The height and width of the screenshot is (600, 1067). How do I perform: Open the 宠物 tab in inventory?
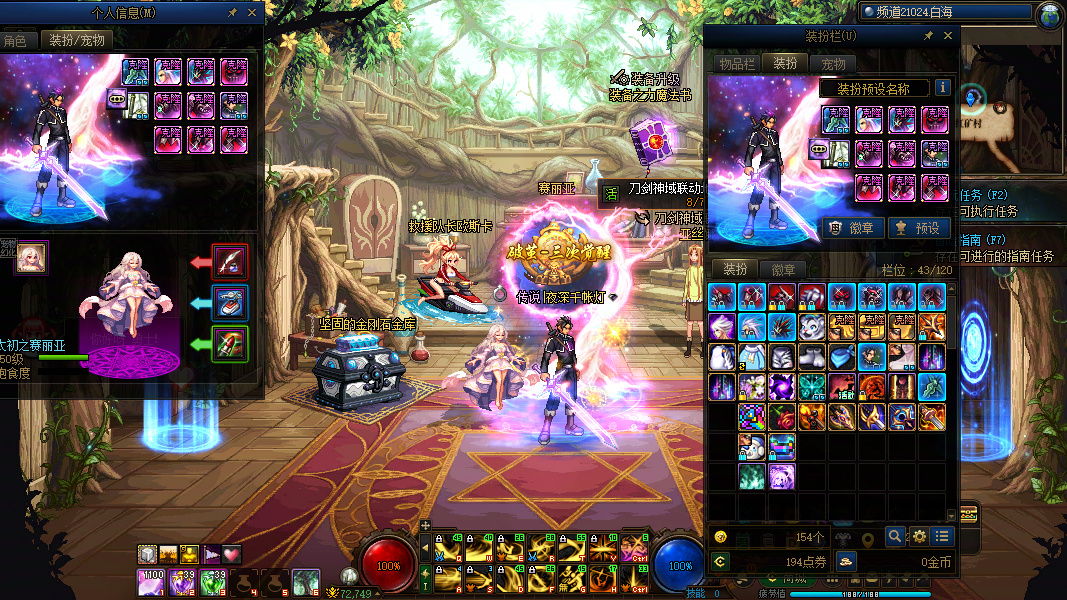pos(832,63)
